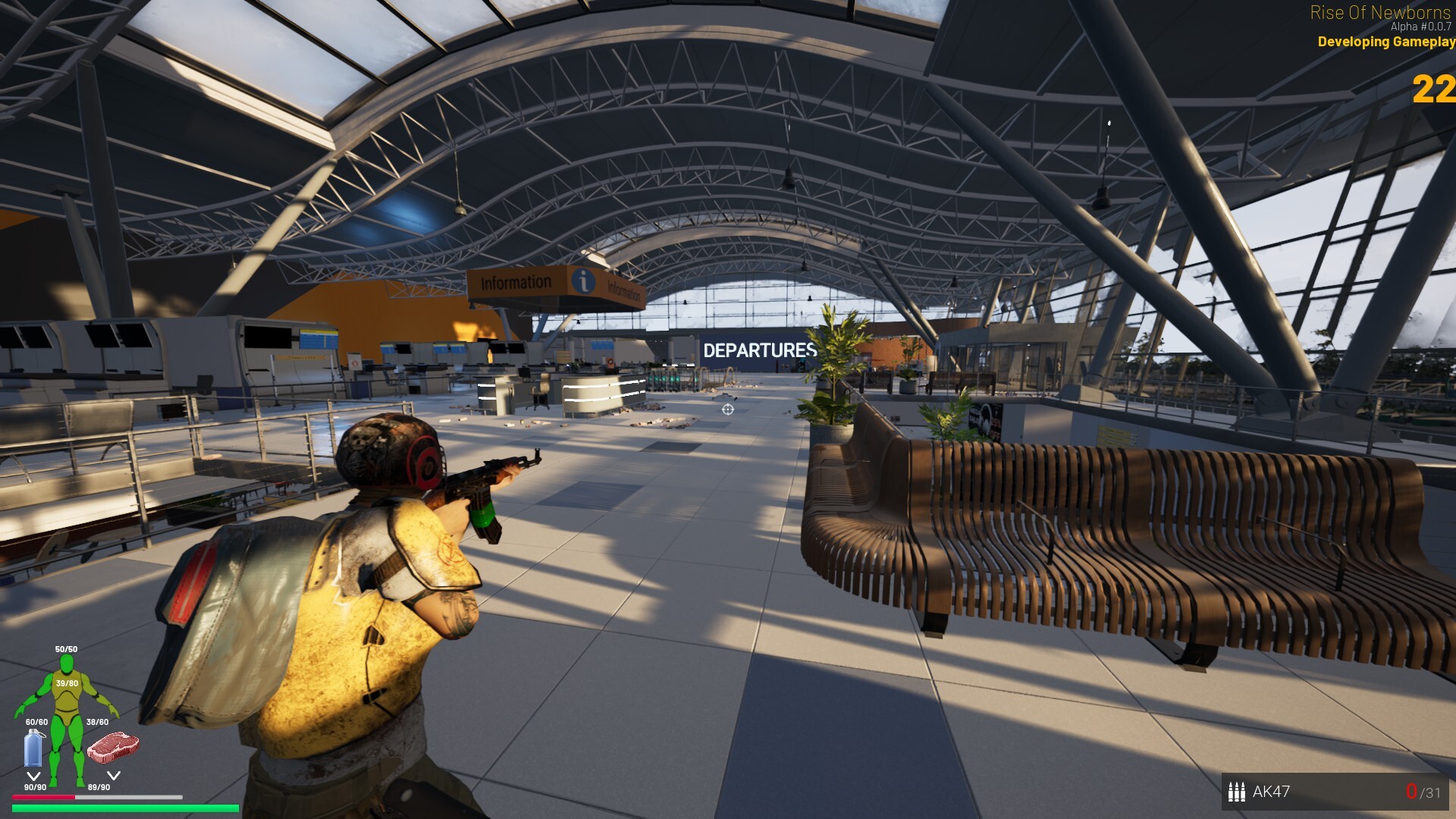The image size is (1456, 819).
Task: Click the water bottle thirst icon
Action: (x=33, y=748)
